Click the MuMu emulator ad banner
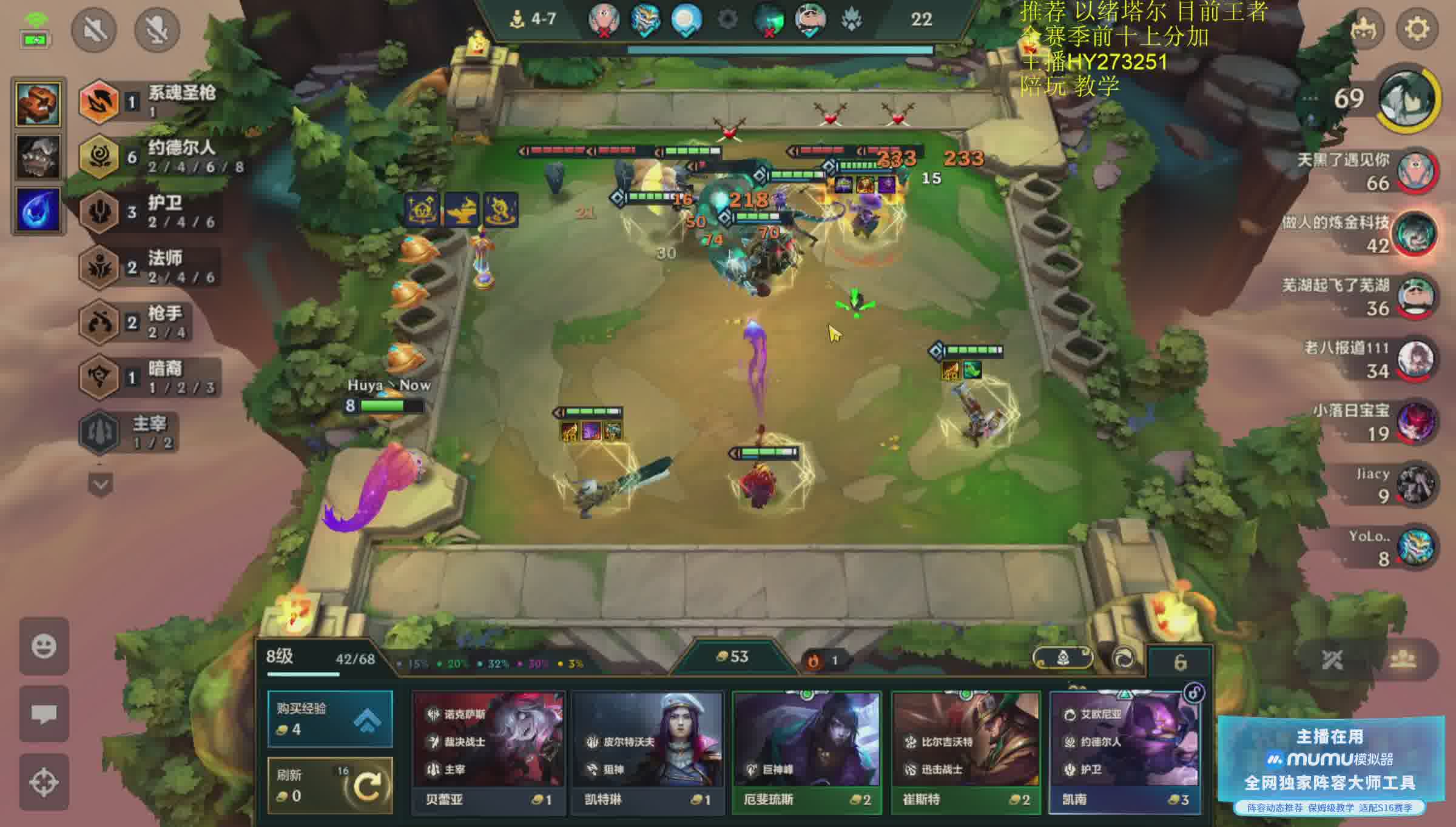Viewport: 1456px width, 827px height. tap(1330, 765)
